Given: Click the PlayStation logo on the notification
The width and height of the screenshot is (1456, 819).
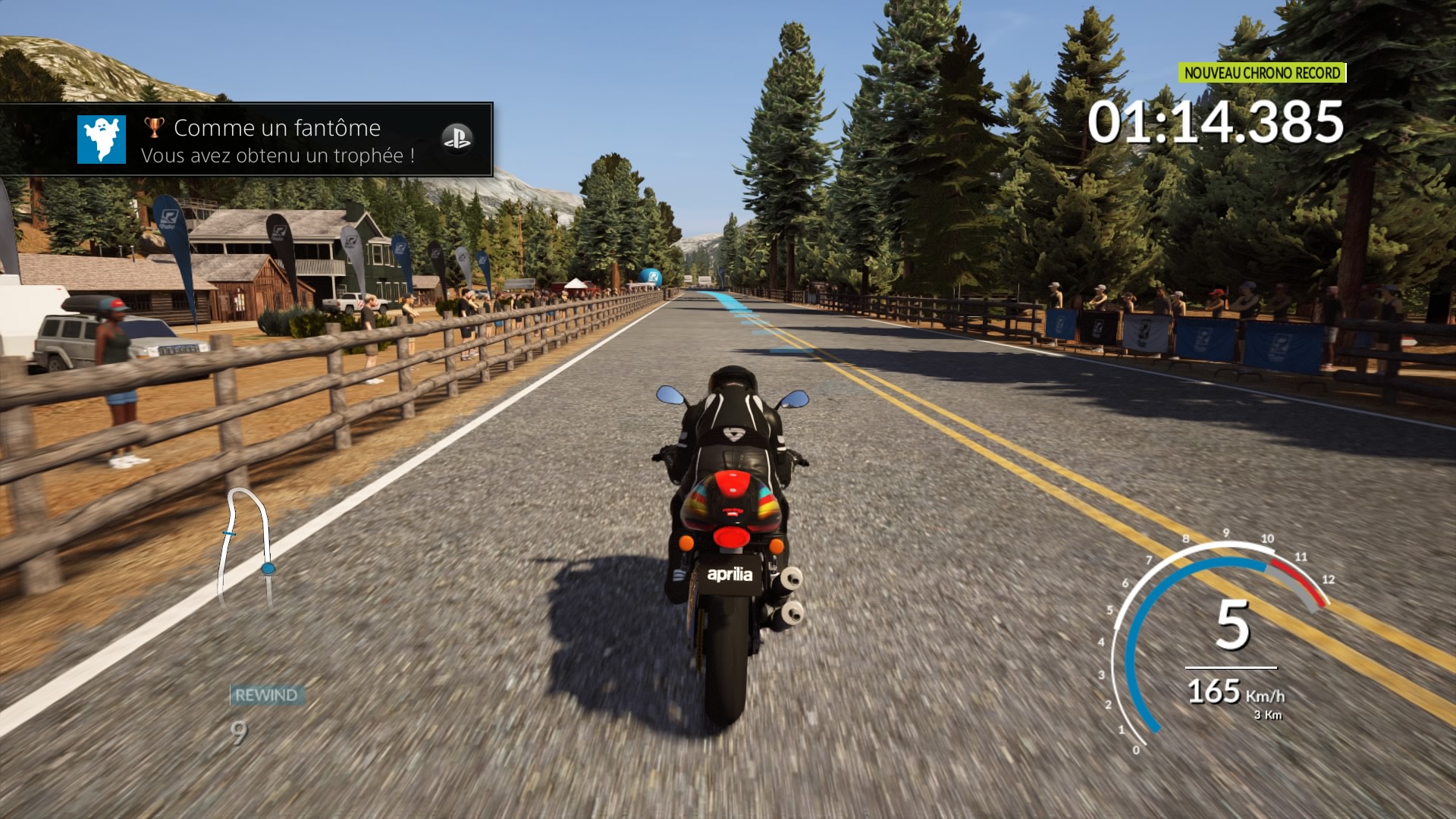Looking at the screenshot, I should [457, 139].
